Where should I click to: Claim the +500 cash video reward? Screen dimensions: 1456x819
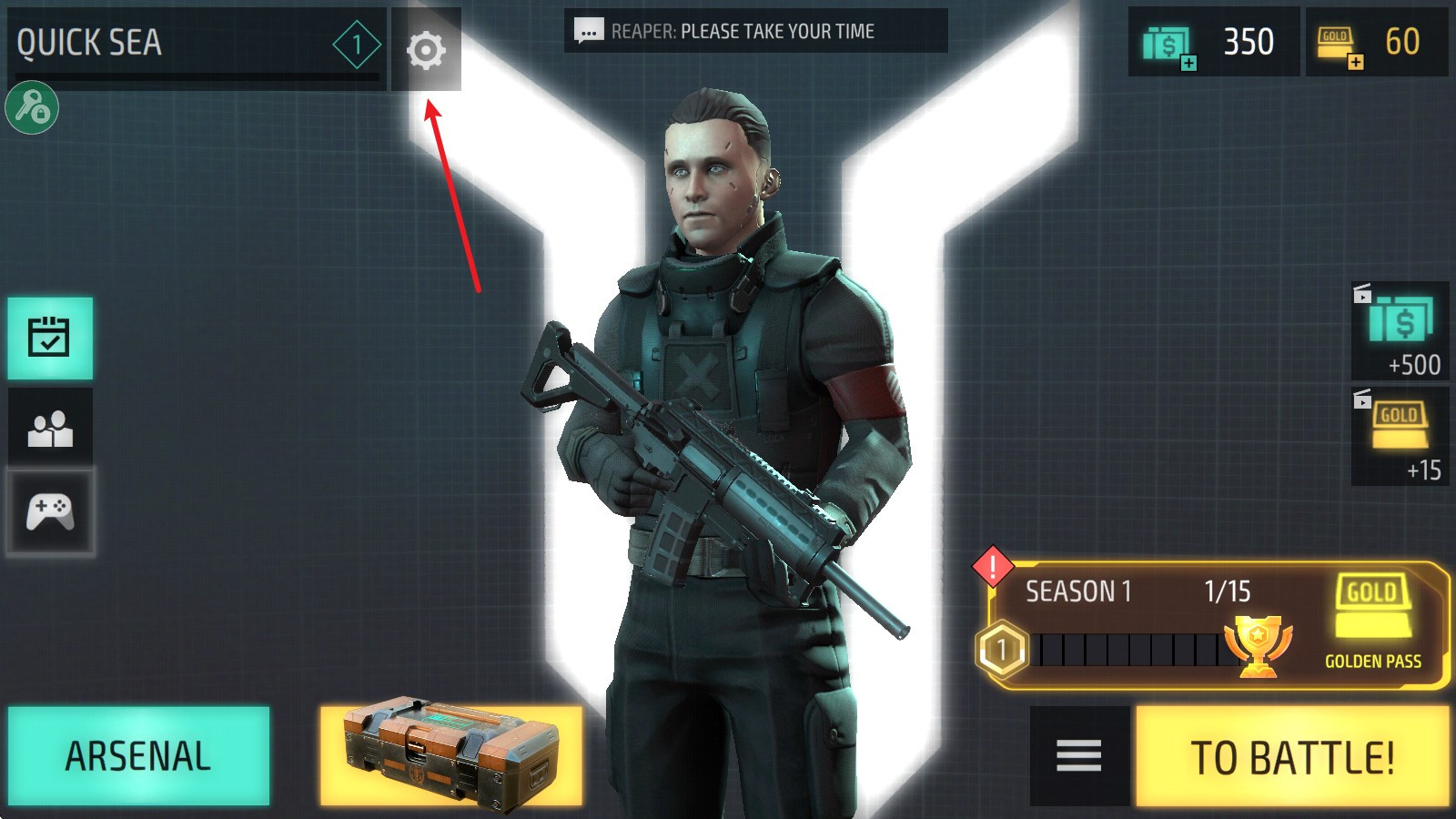1400,331
